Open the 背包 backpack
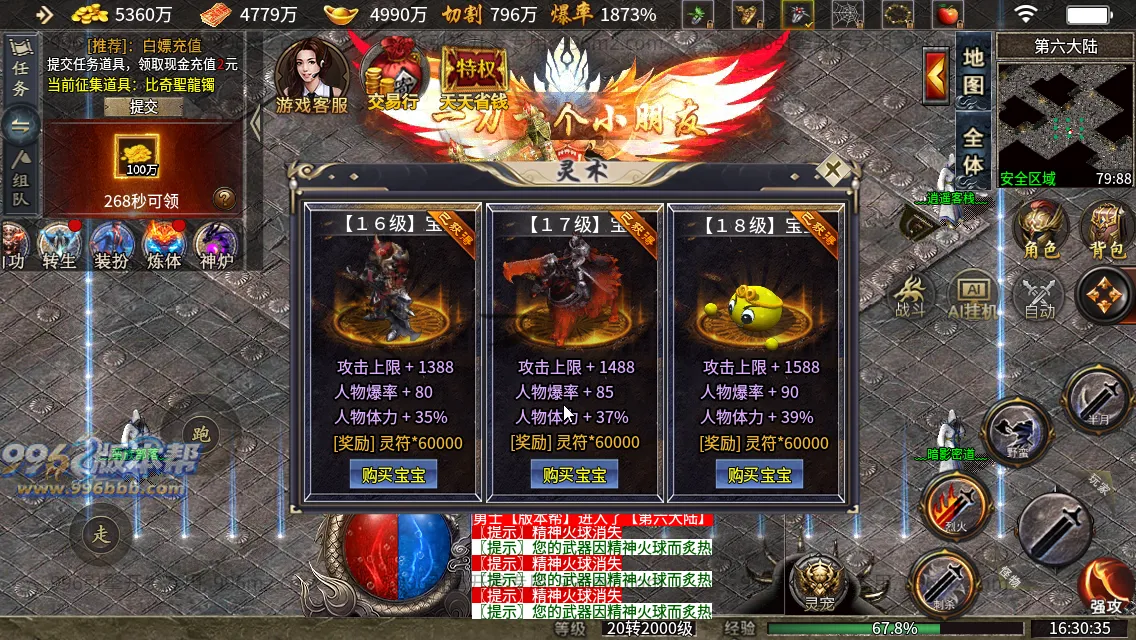This screenshot has width=1136, height=640. (1107, 231)
